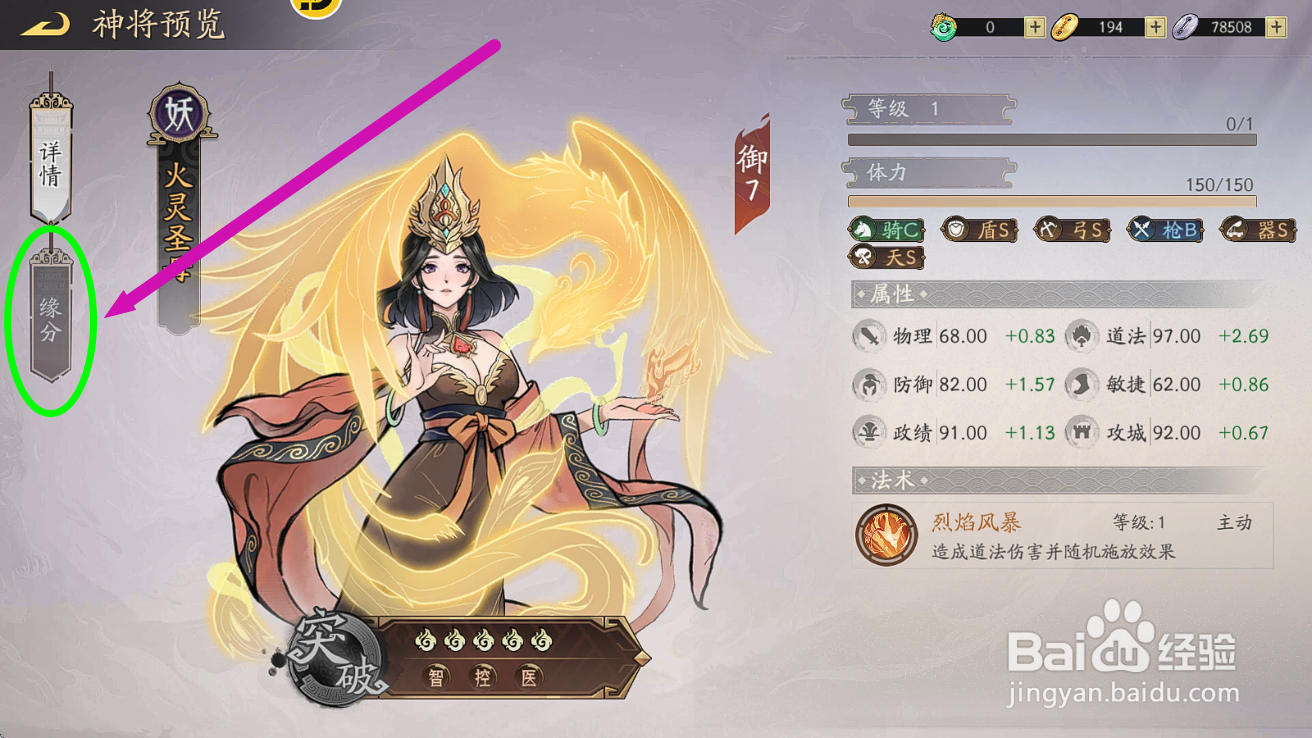The height and width of the screenshot is (738, 1312).
Task: Open the 缘分 fate panel
Action: tap(50, 320)
